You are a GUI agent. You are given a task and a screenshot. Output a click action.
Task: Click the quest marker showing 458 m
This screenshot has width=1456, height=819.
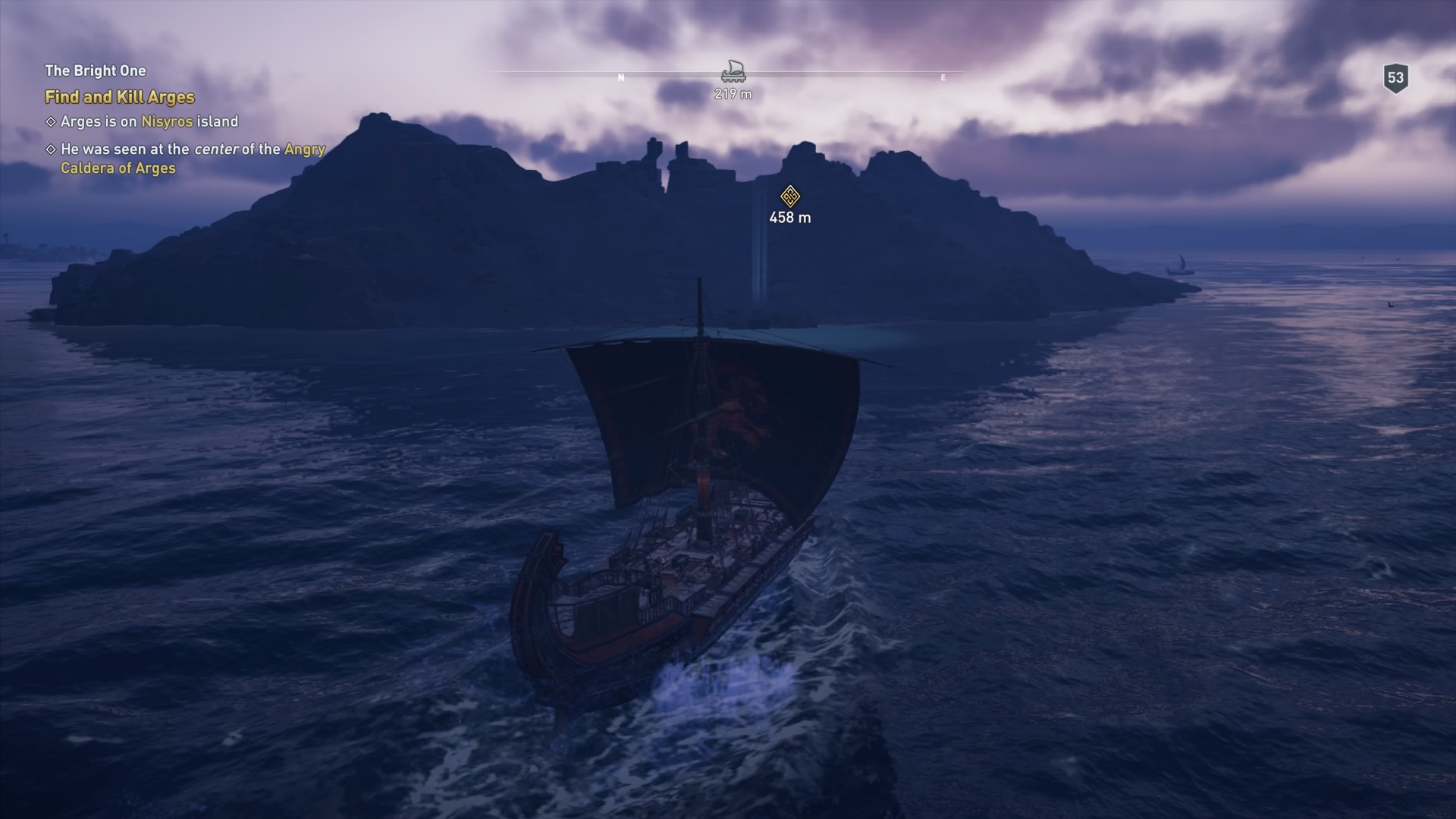click(790, 196)
